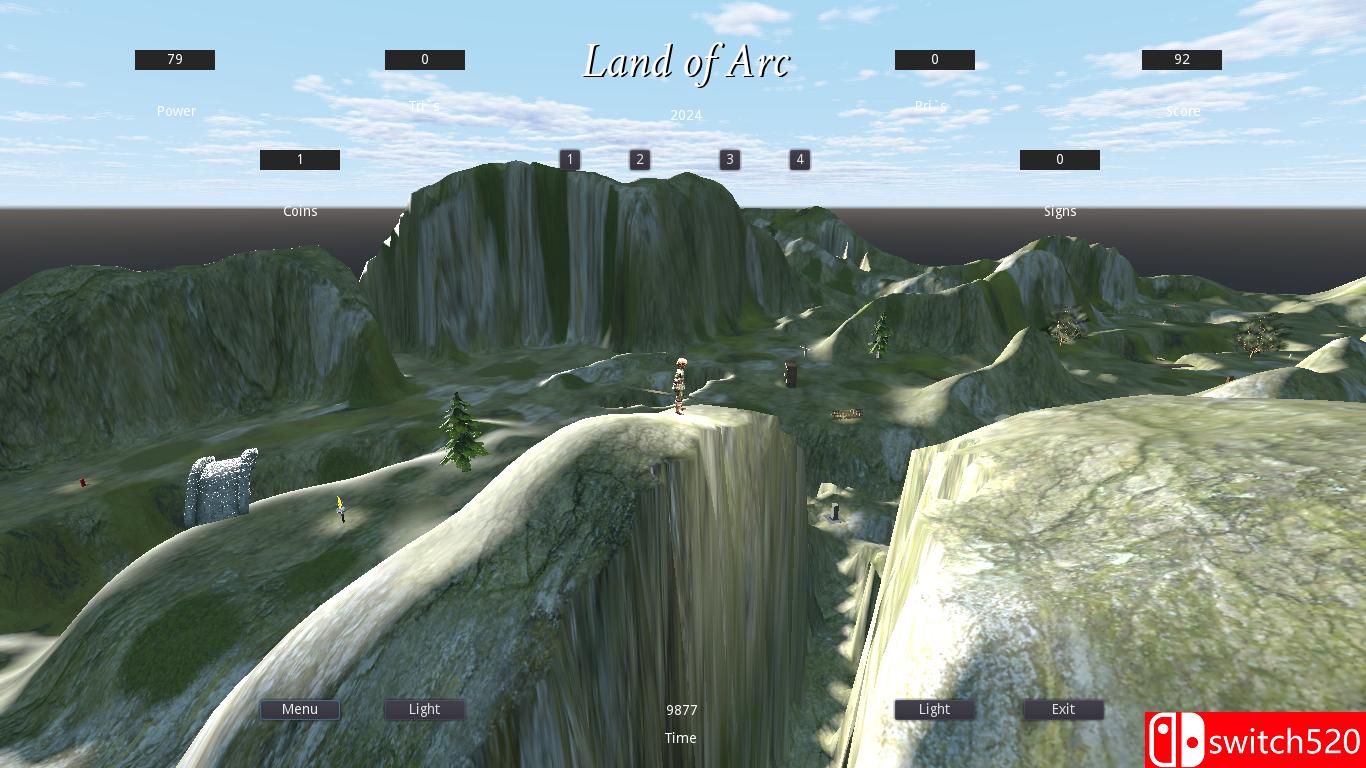1366x768 pixels.
Task: Click the Land of Arc title
Action: pyautogui.click(x=687, y=62)
